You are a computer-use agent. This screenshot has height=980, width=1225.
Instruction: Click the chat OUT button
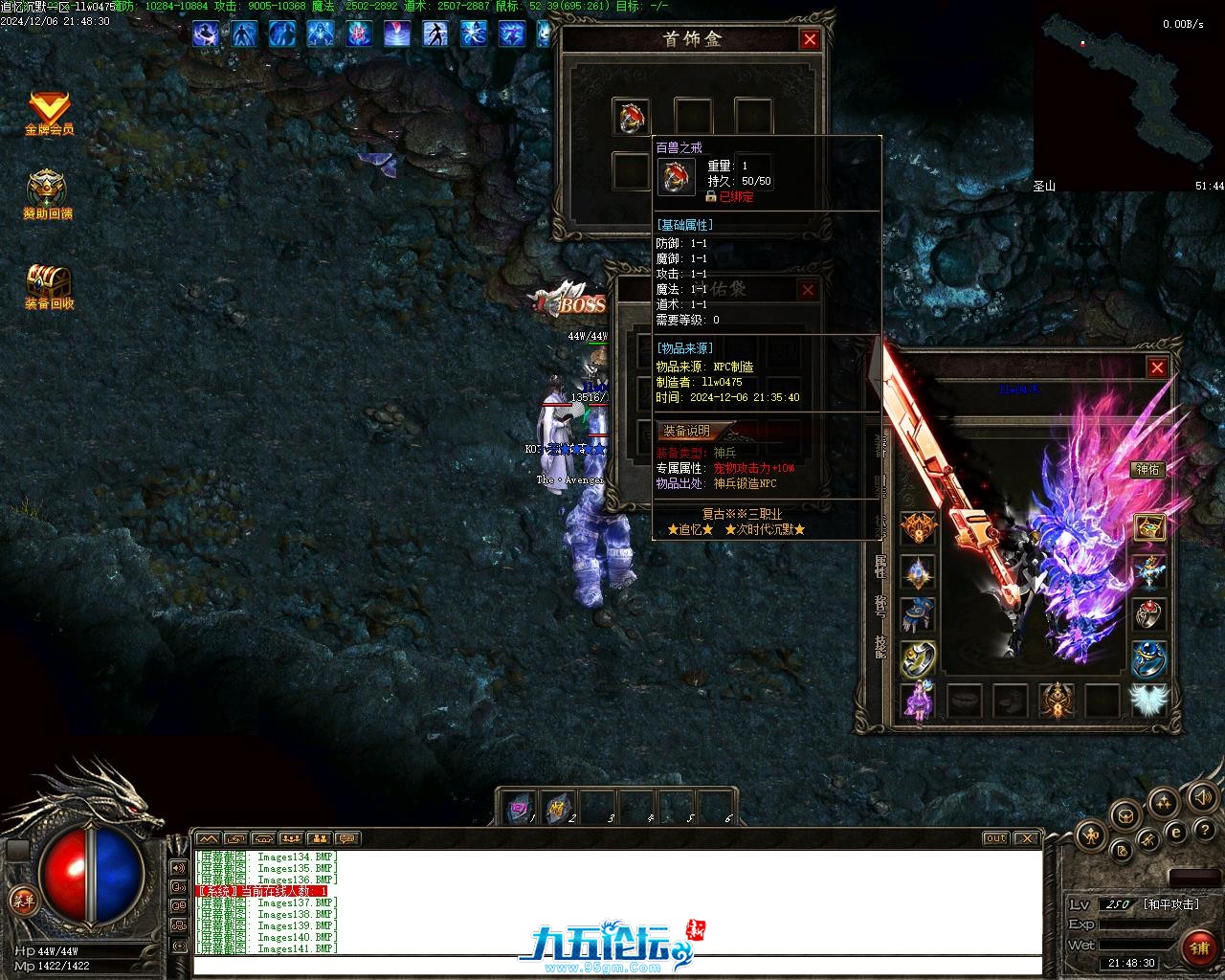click(x=995, y=838)
